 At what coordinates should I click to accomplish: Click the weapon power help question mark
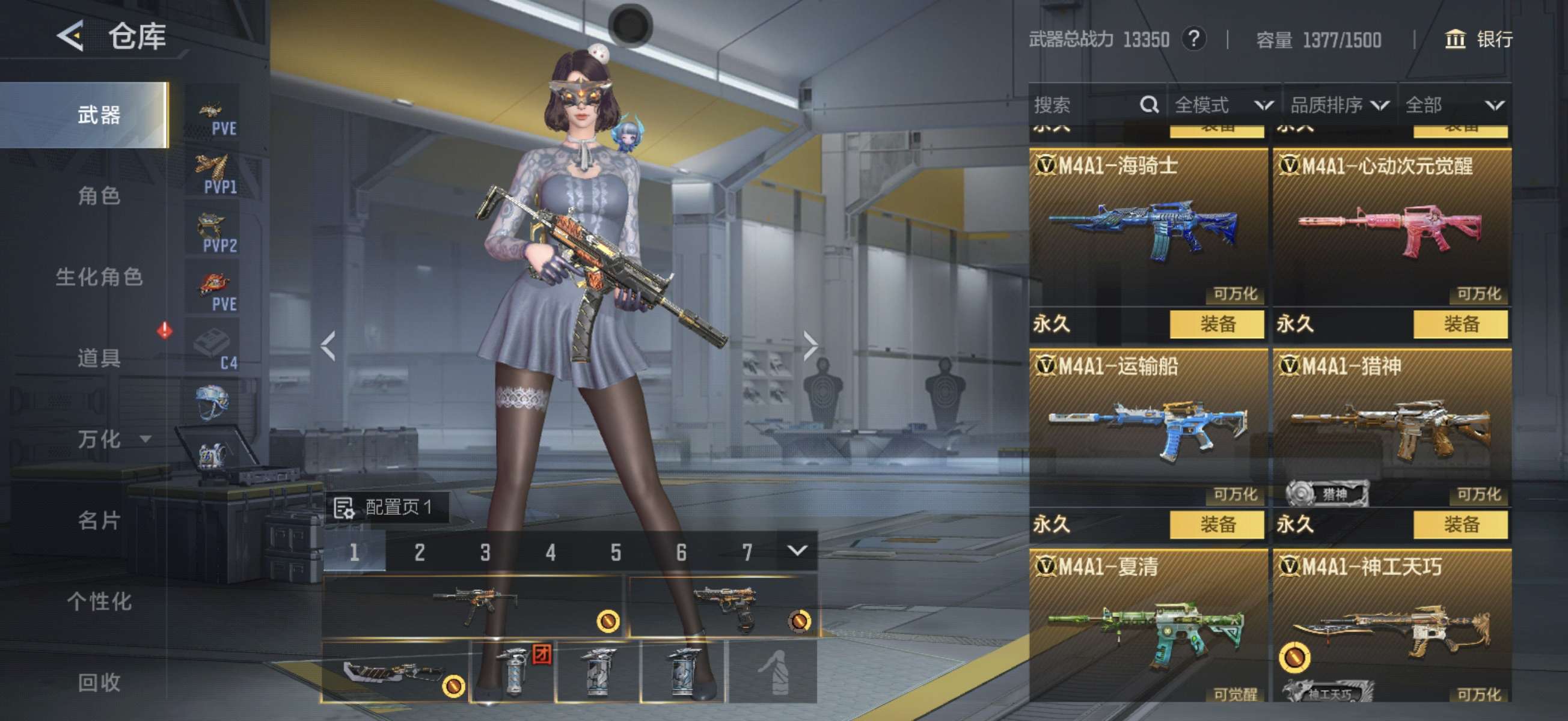point(1193,40)
